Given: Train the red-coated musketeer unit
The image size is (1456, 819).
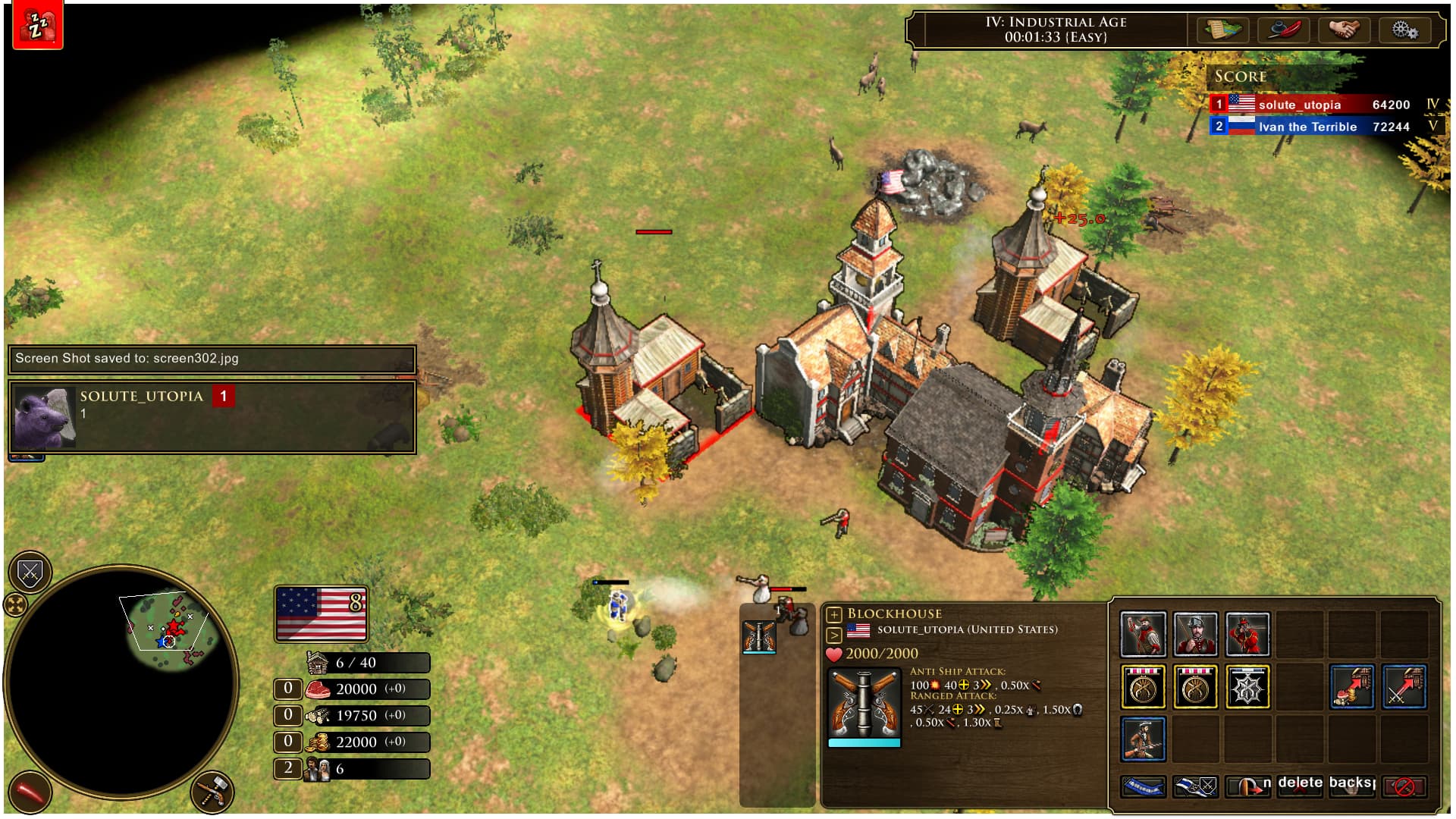Looking at the screenshot, I should click(1247, 634).
